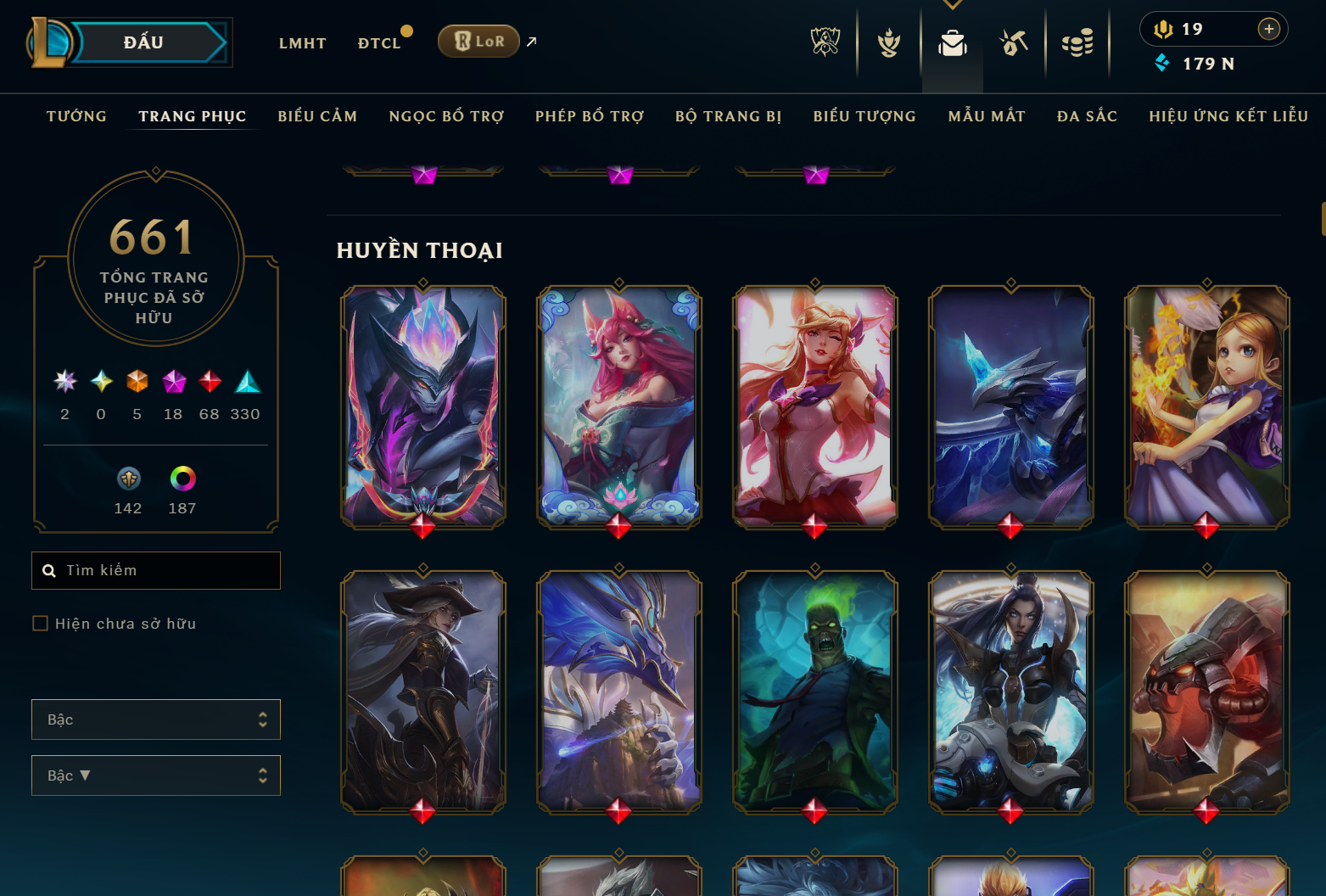Click the blue essence icon beside 179 N
The width and height of the screenshot is (1326, 896).
[1161, 63]
